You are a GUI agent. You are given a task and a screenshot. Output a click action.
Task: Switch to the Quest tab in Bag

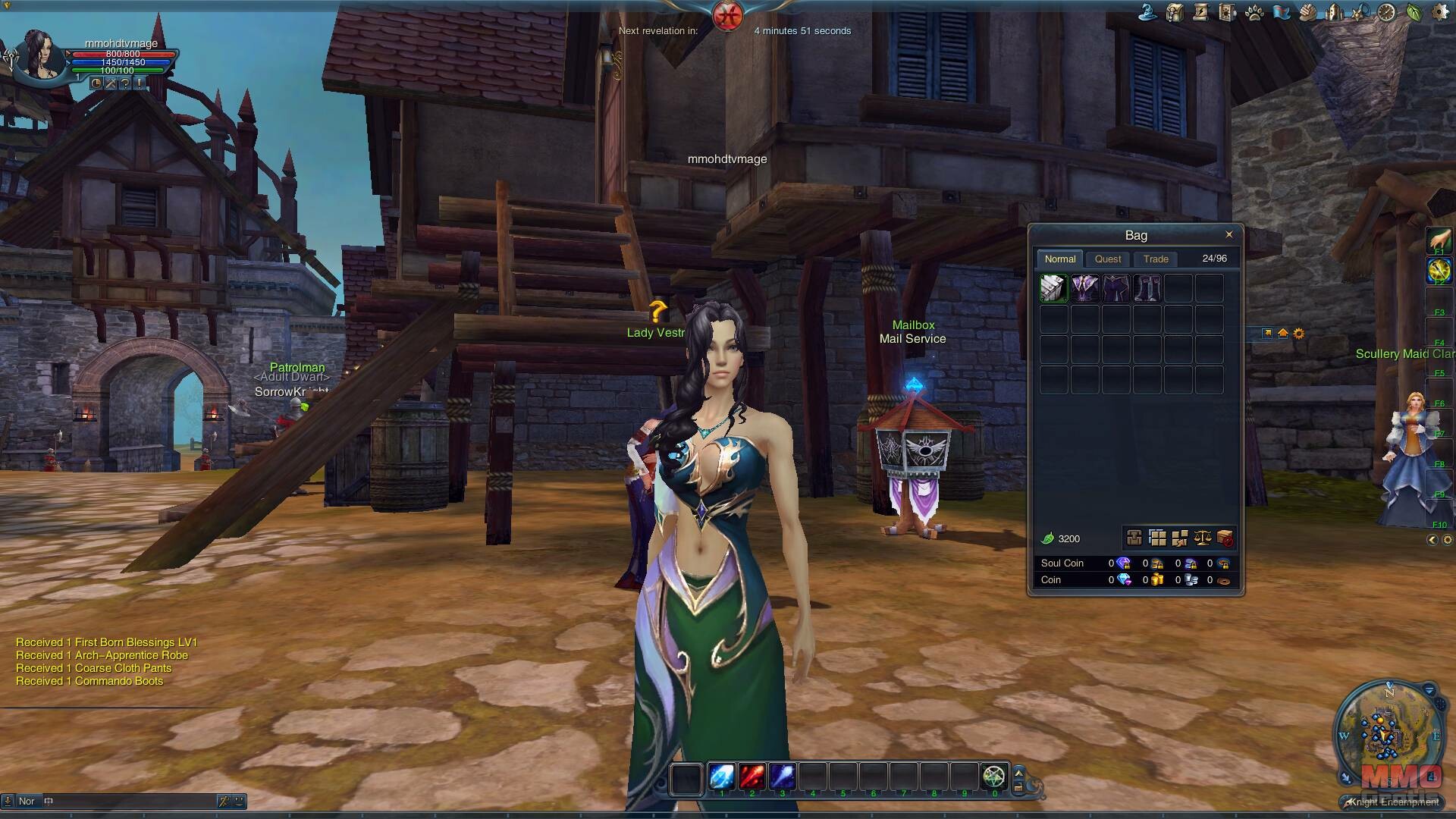(1108, 259)
